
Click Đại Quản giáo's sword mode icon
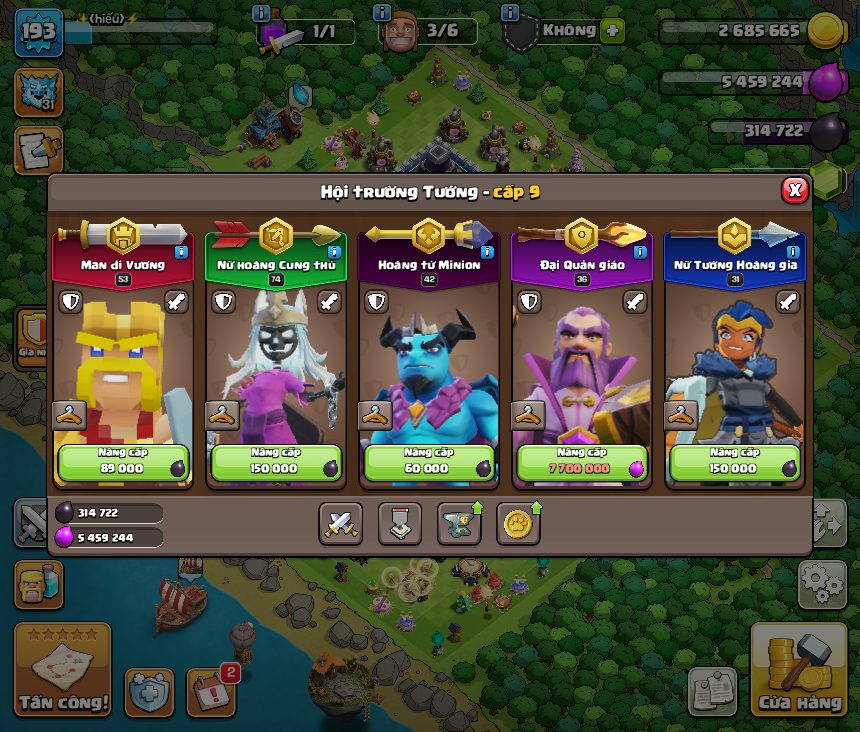click(x=636, y=302)
